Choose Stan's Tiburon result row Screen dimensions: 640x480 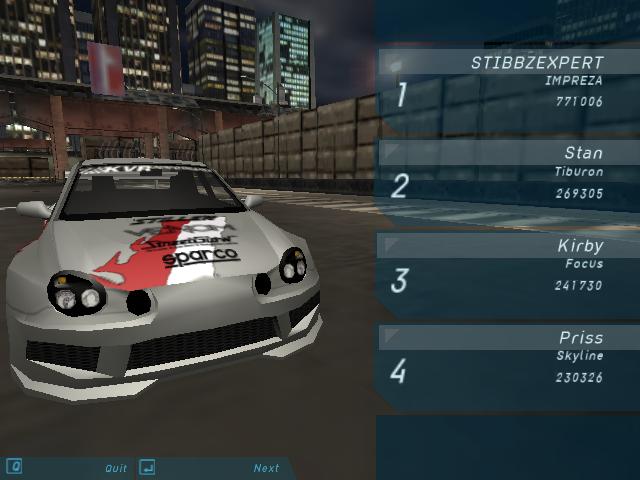click(508, 176)
